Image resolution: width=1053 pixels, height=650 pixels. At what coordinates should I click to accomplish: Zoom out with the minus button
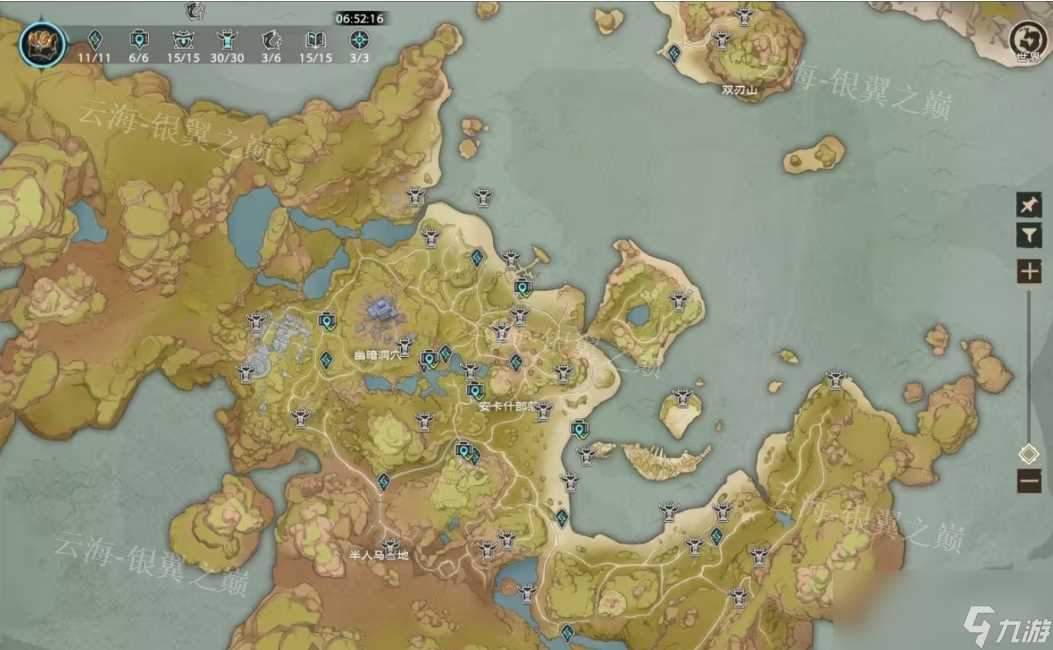pos(1028,481)
